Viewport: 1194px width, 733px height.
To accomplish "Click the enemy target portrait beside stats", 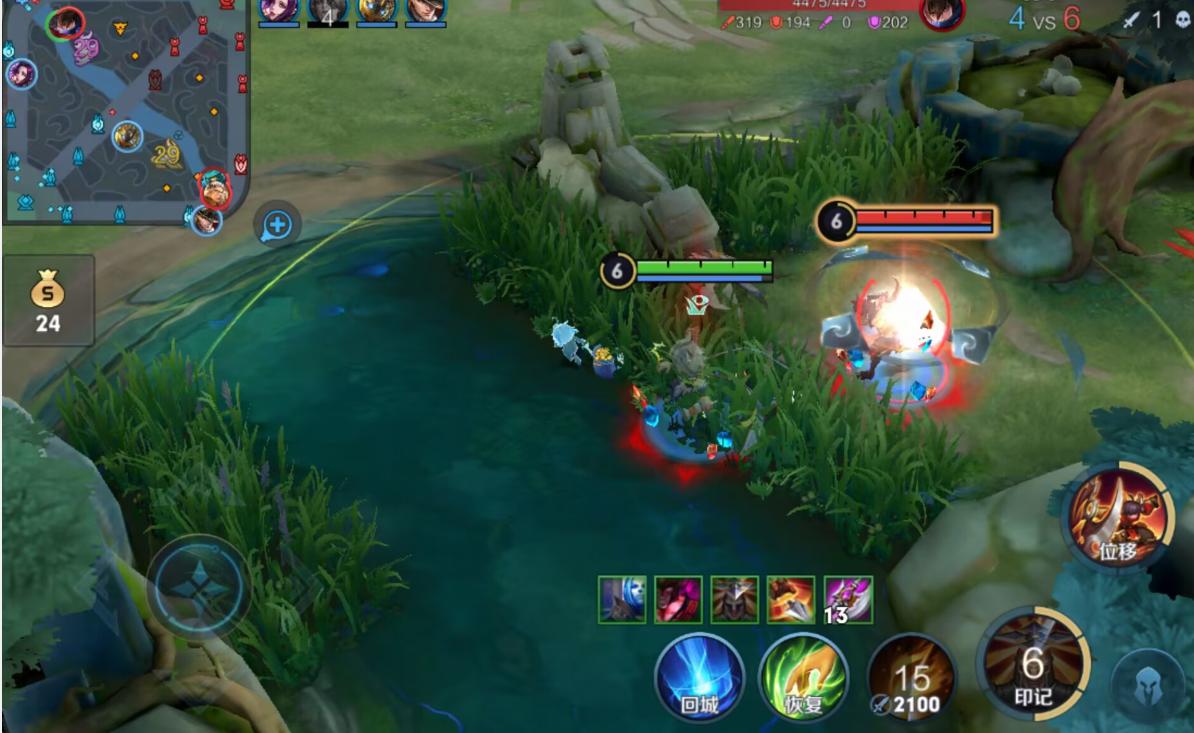I will pyautogui.click(x=941, y=13).
